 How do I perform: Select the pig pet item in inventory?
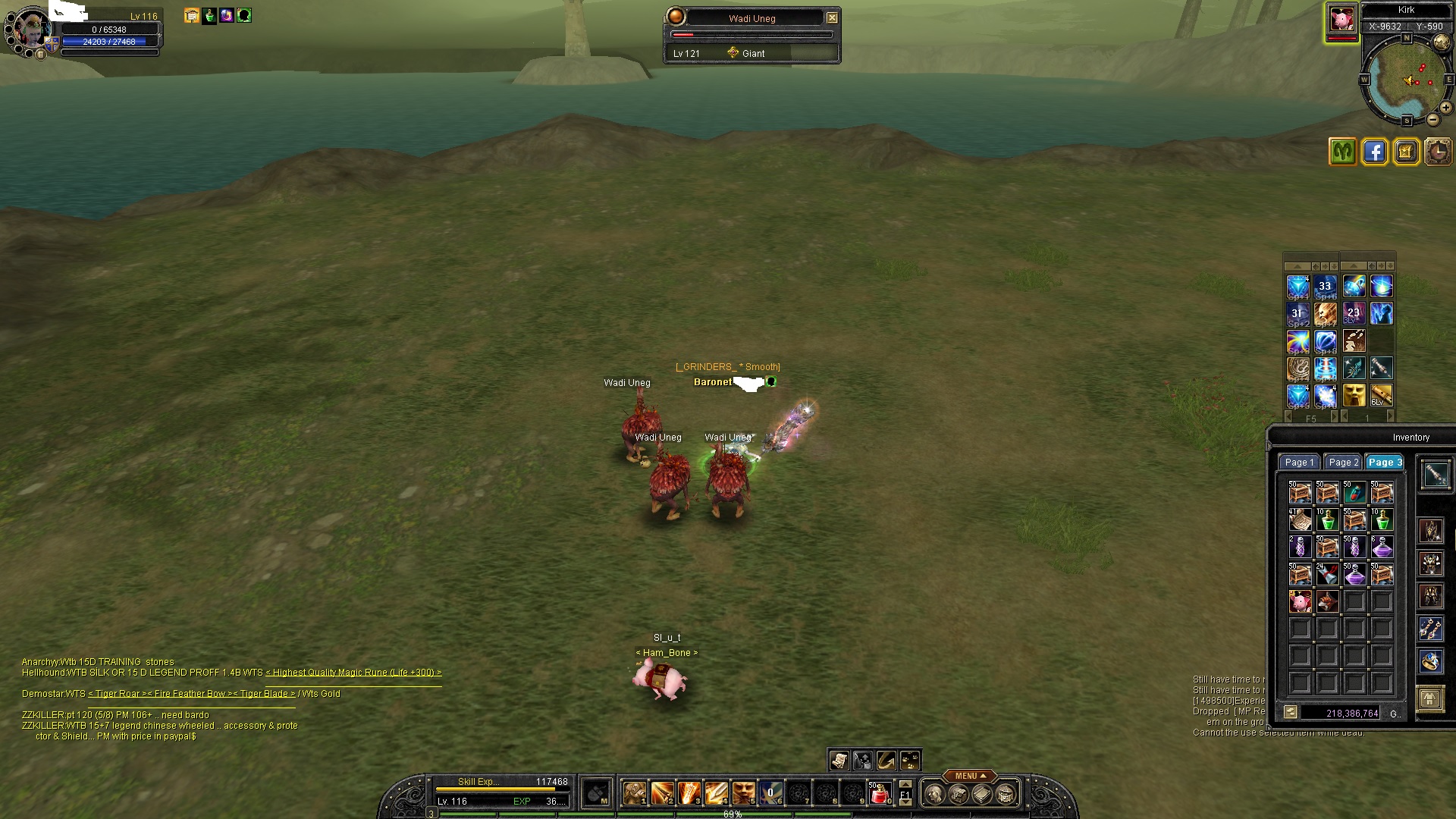click(x=1300, y=601)
